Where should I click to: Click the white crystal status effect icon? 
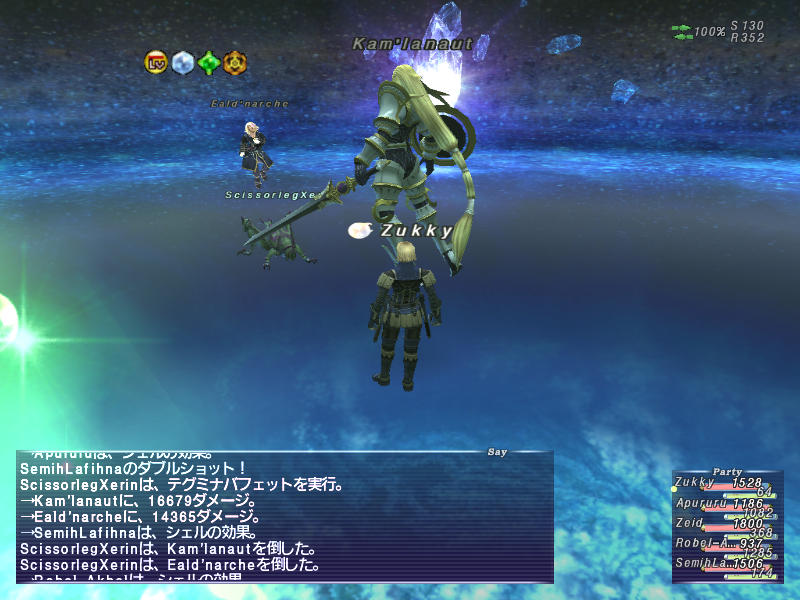tap(182, 63)
